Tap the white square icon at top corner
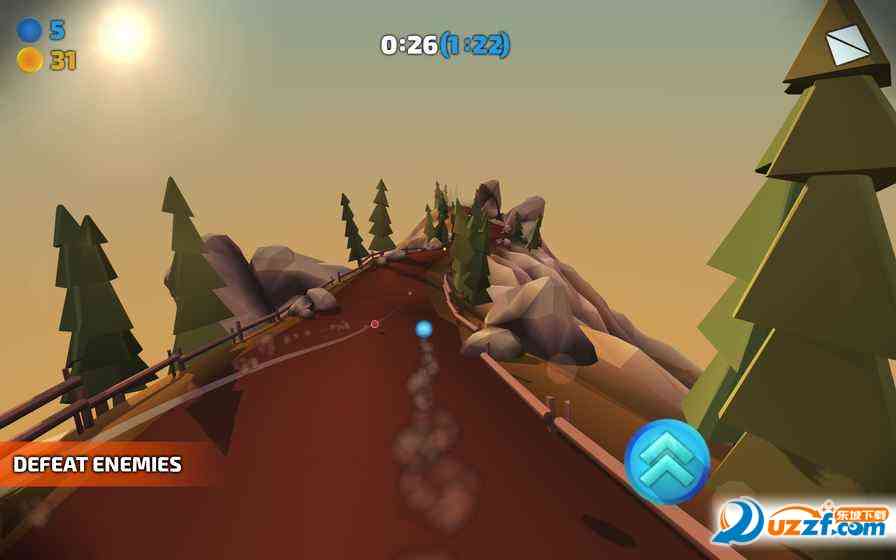The height and width of the screenshot is (560, 896). pyautogui.click(x=847, y=45)
